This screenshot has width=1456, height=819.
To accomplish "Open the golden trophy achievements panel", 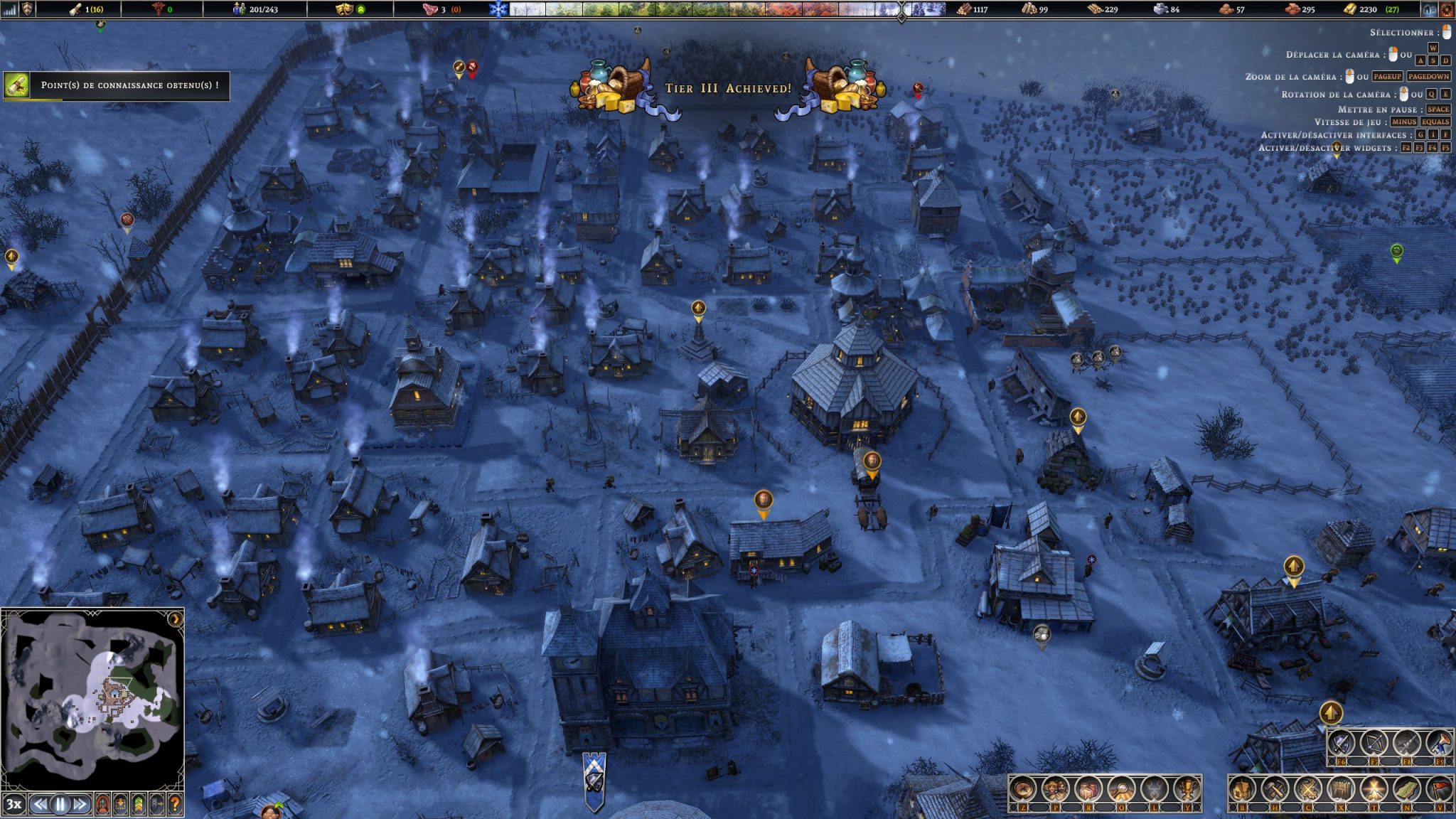I will pyautogui.click(x=1186, y=789).
